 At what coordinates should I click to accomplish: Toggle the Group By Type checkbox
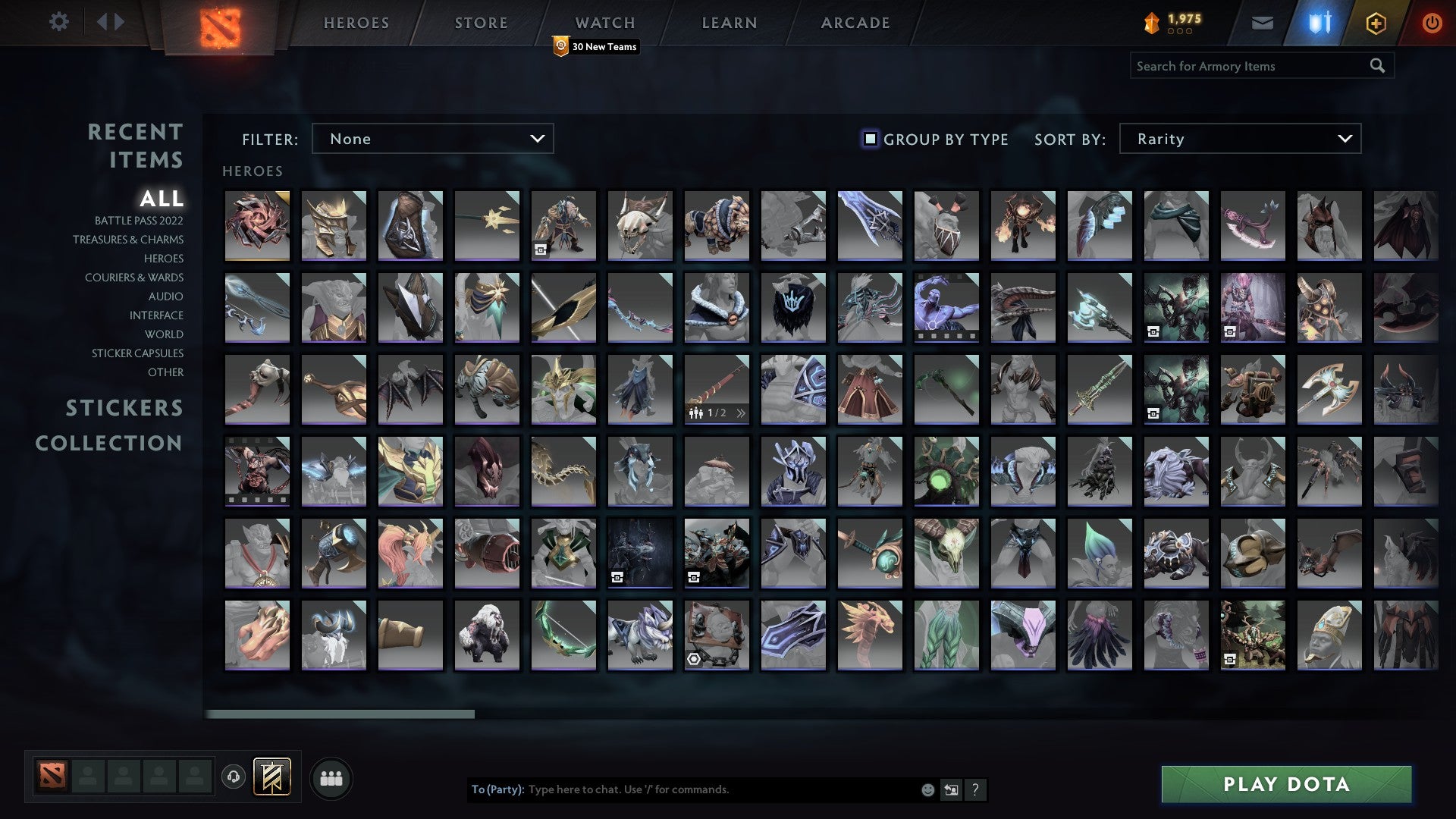pos(869,139)
